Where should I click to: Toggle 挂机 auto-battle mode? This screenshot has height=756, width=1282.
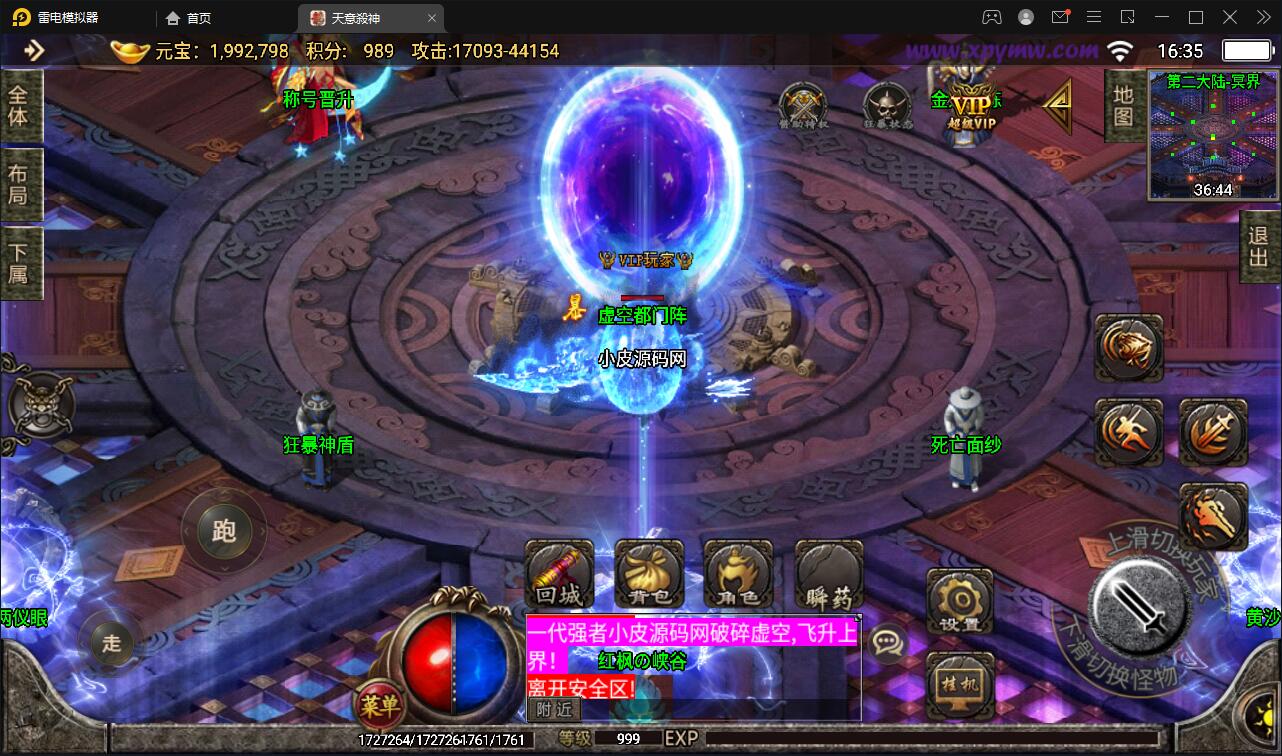pyautogui.click(x=960, y=685)
